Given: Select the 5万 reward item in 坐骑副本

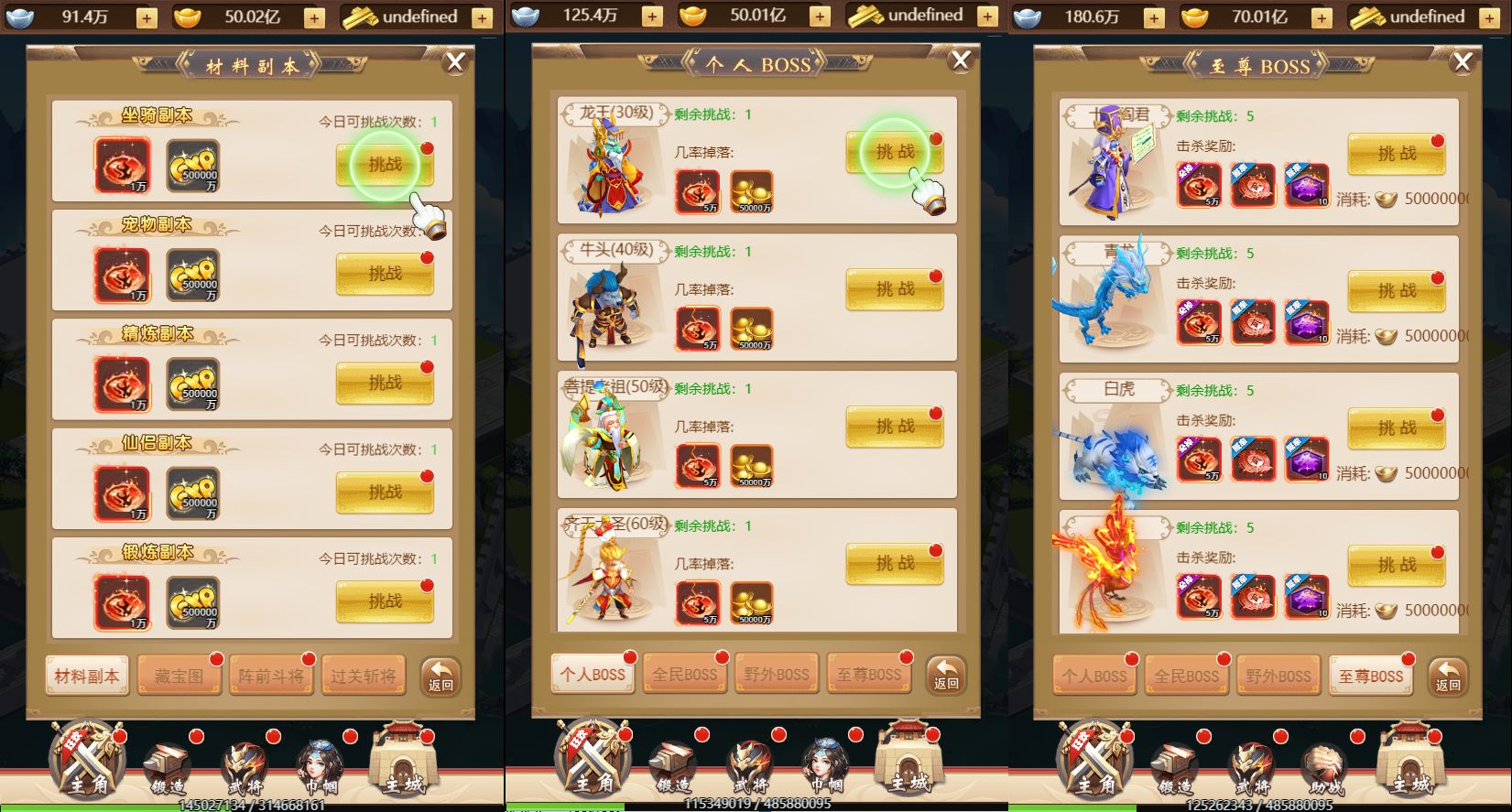Looking at the screenshot, I should [122, 168].
